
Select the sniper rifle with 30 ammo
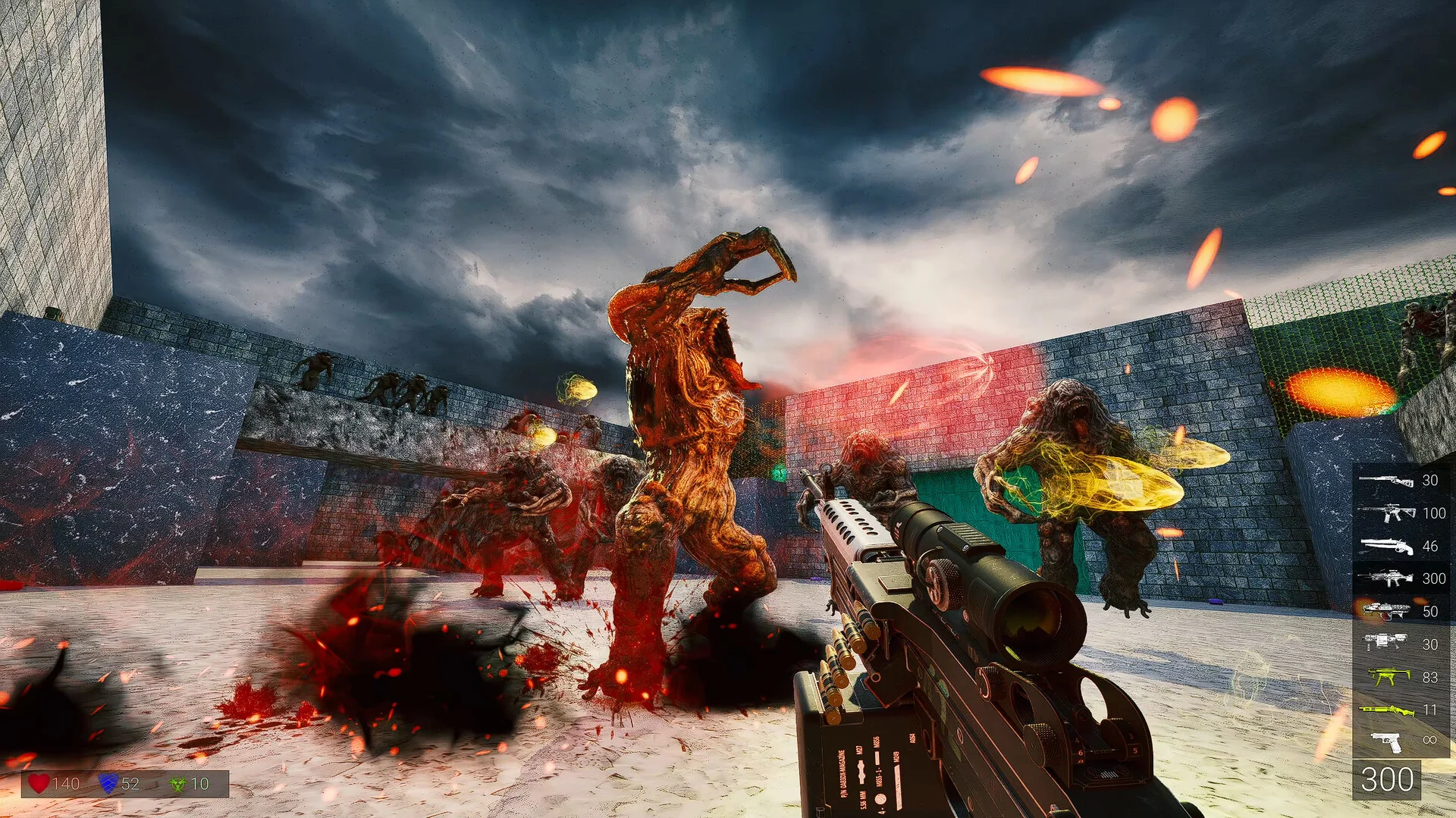point(1385,481)
